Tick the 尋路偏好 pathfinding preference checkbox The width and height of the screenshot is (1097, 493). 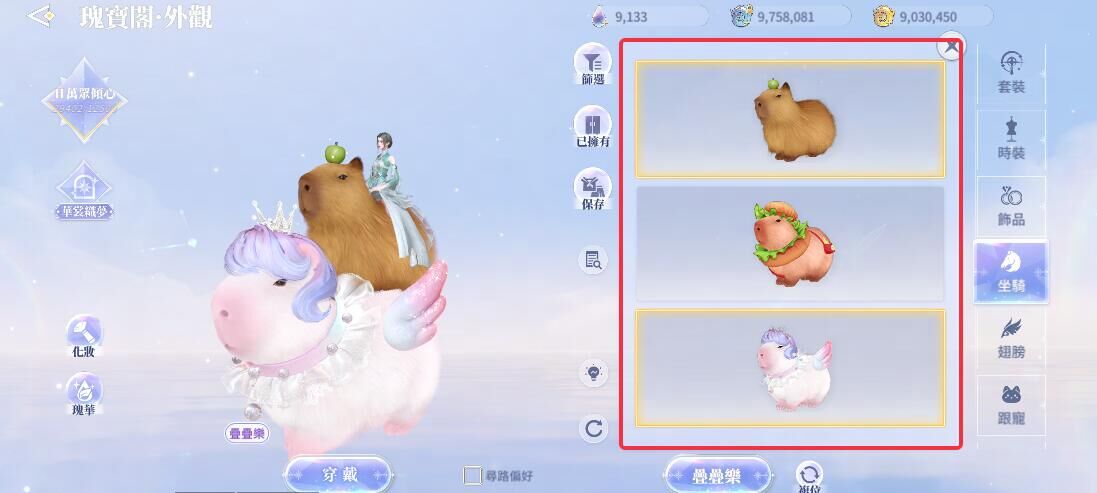click(473, 476)
